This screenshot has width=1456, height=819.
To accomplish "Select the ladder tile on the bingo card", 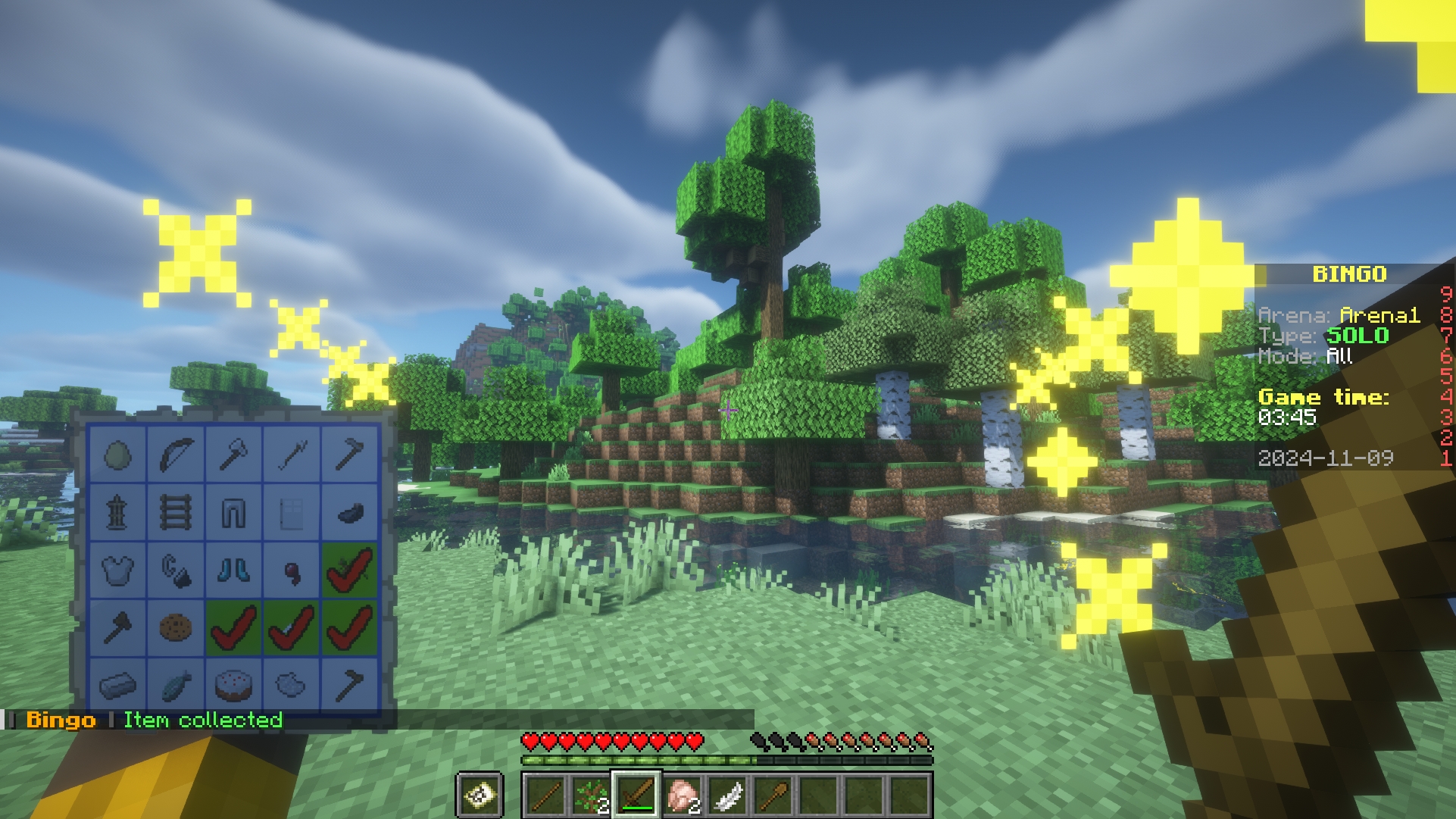I will 176,512.
